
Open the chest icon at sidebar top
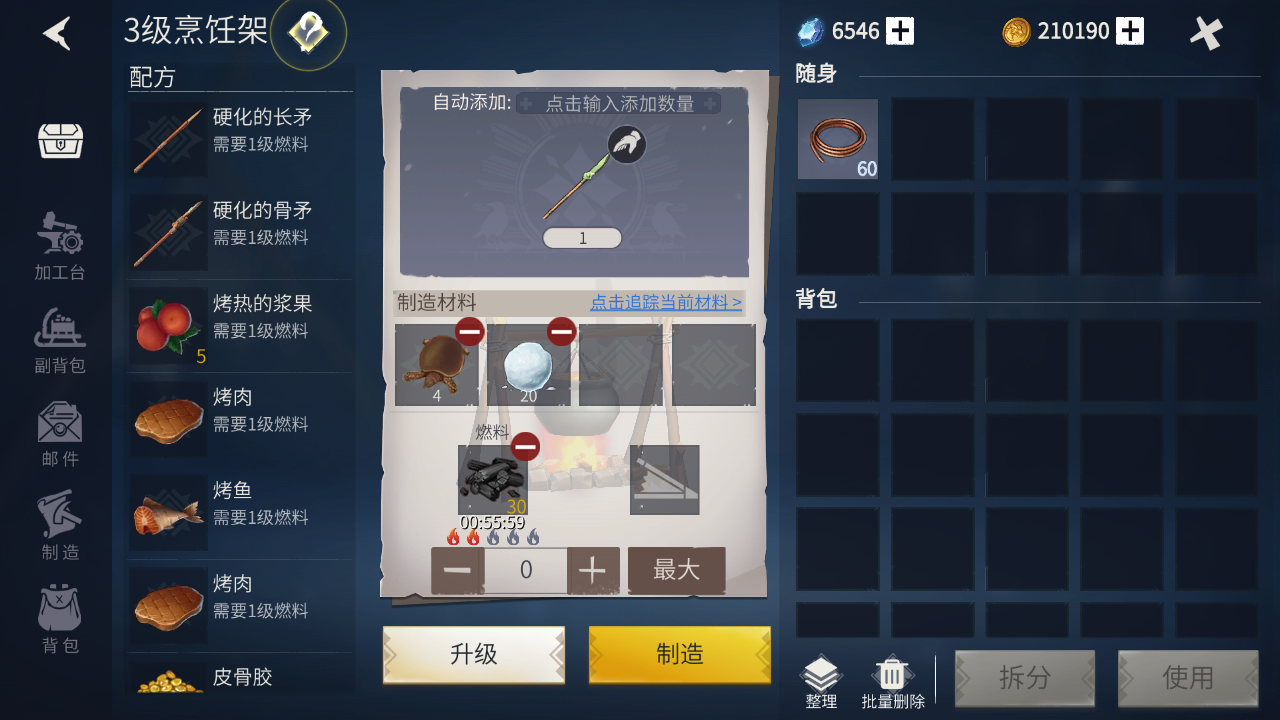pos(60,140)
